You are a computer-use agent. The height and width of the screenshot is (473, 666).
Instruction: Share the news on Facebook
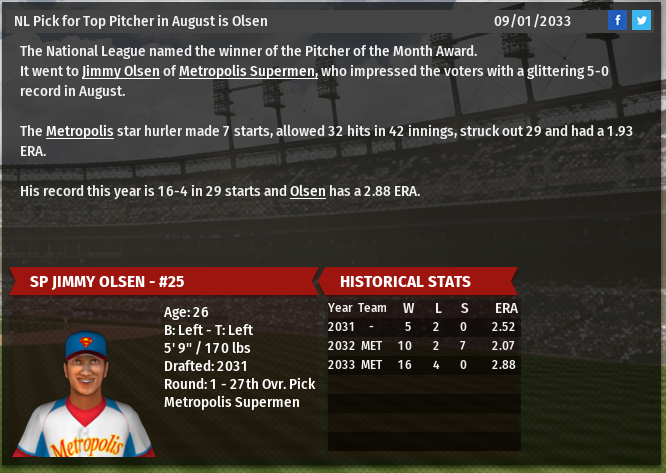pos(617,20)
